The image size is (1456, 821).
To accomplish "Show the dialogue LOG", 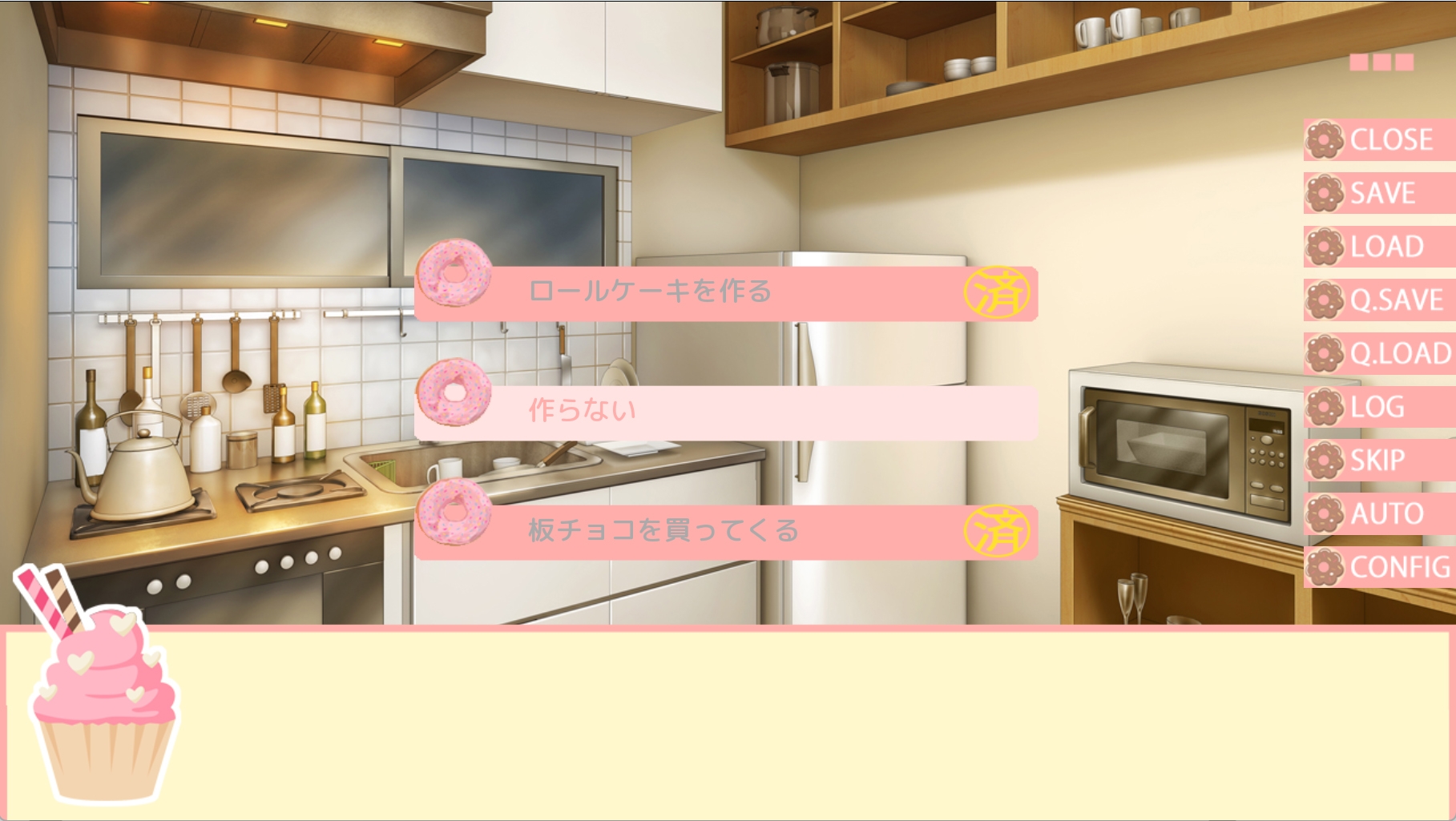I will (x=1380, y=407).
